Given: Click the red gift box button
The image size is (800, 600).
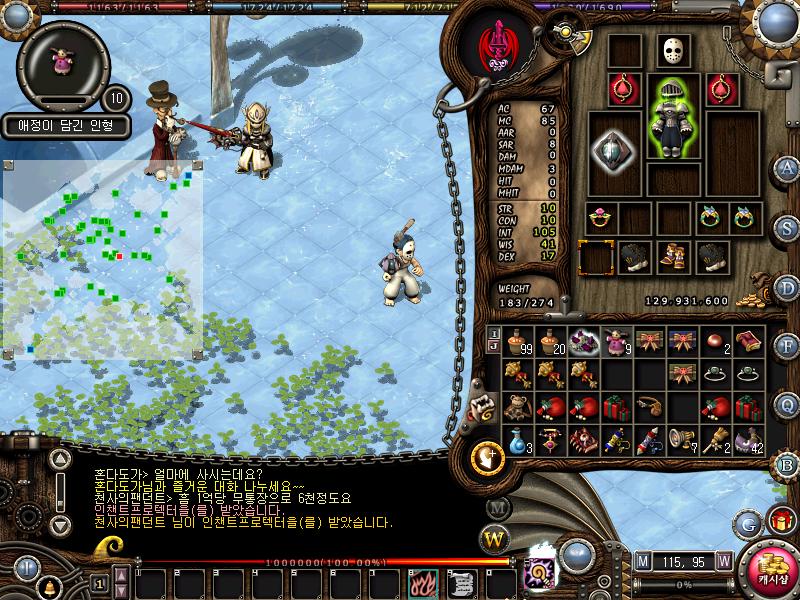Looking at the screenshot, I should point(780,521).
